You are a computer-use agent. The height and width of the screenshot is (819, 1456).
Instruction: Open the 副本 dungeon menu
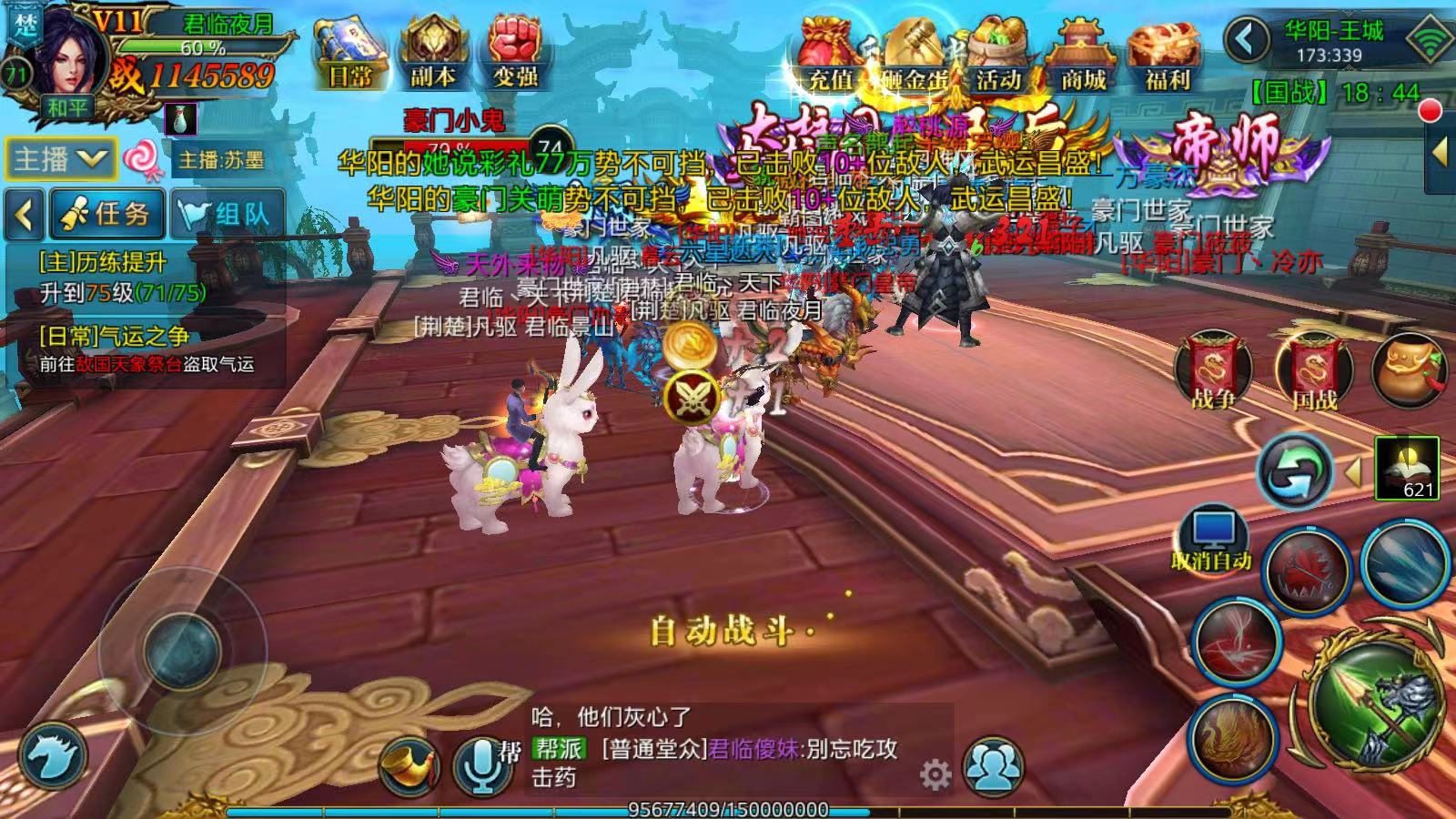tap(432, 55)
